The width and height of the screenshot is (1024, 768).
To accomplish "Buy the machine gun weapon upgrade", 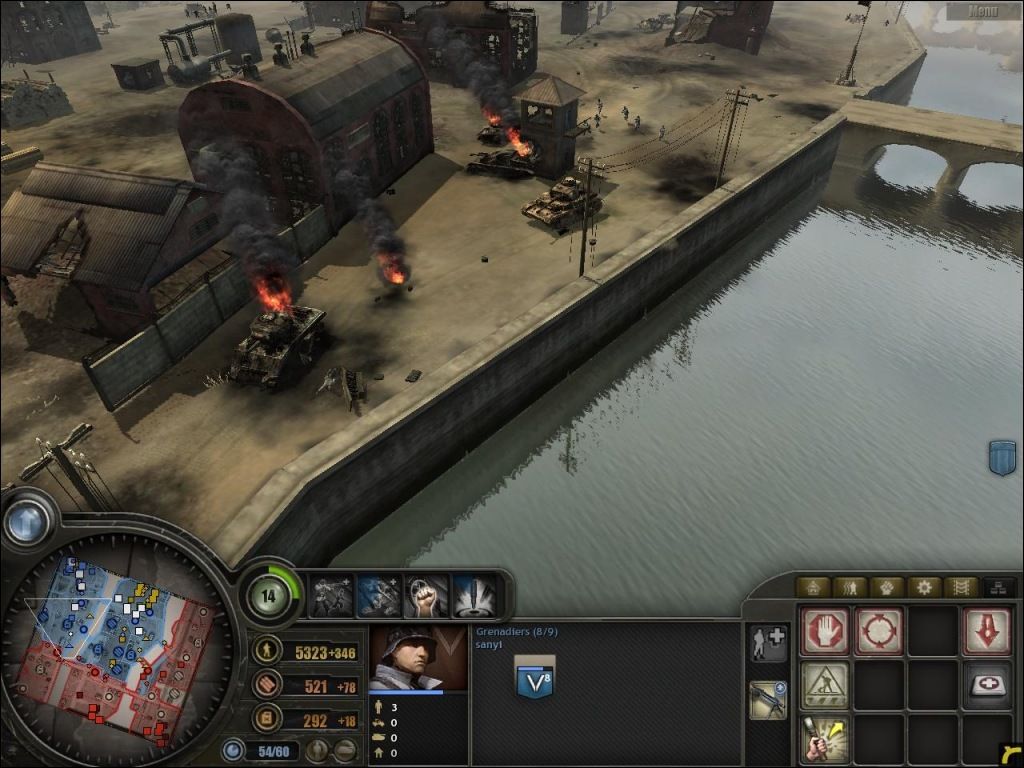I will 767,699.
